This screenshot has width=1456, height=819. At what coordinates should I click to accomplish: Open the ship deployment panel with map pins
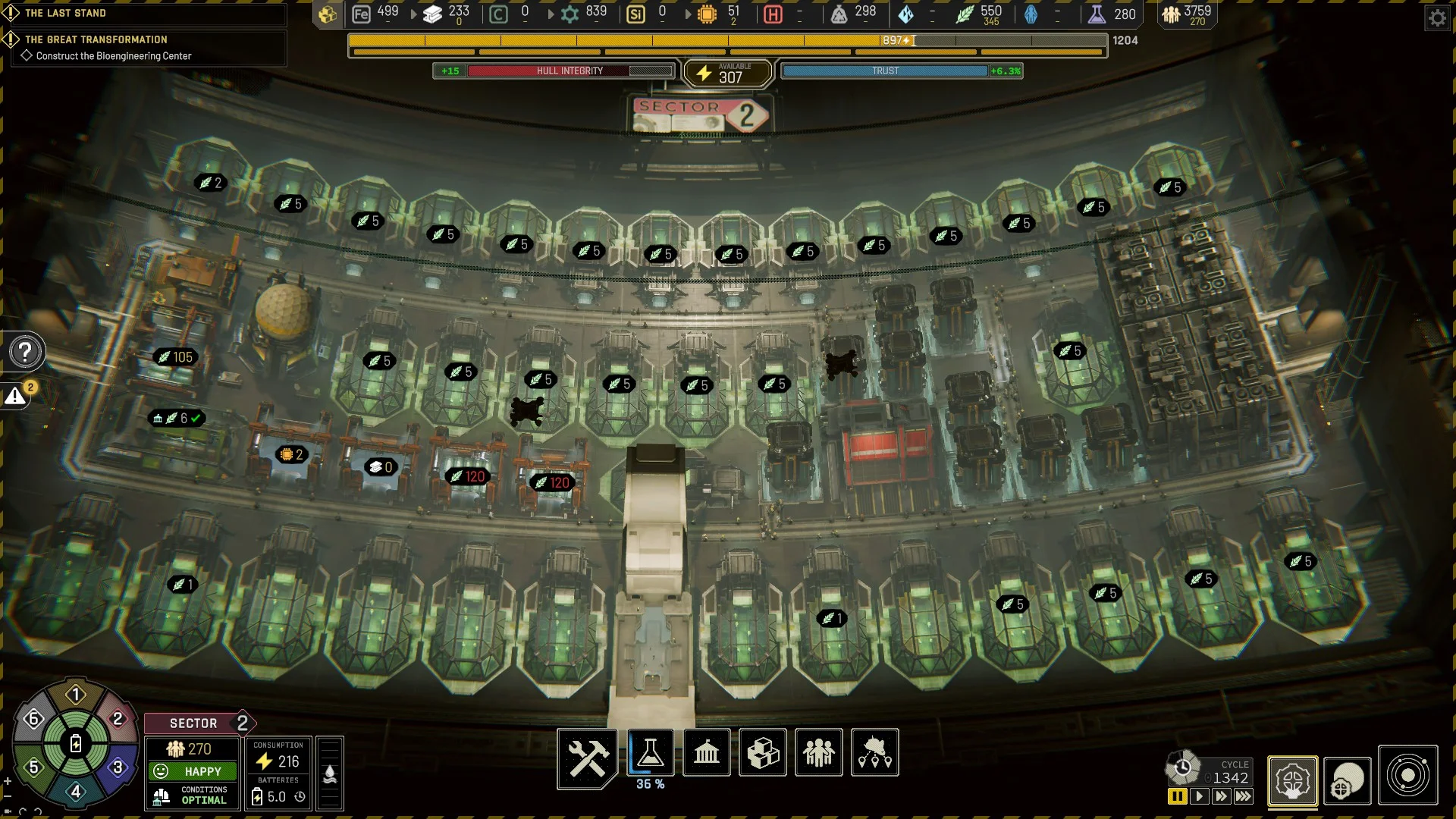(875, 753)
